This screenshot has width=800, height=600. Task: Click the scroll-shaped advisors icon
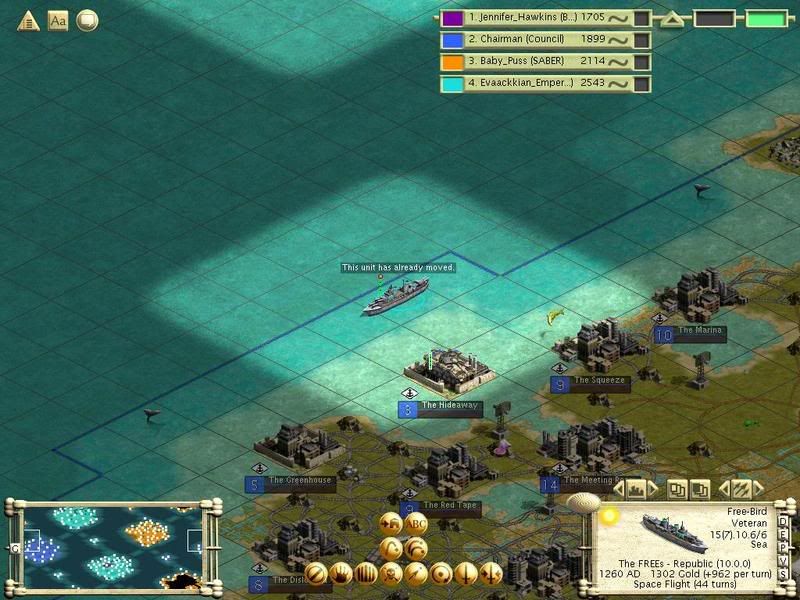[87, 20]
